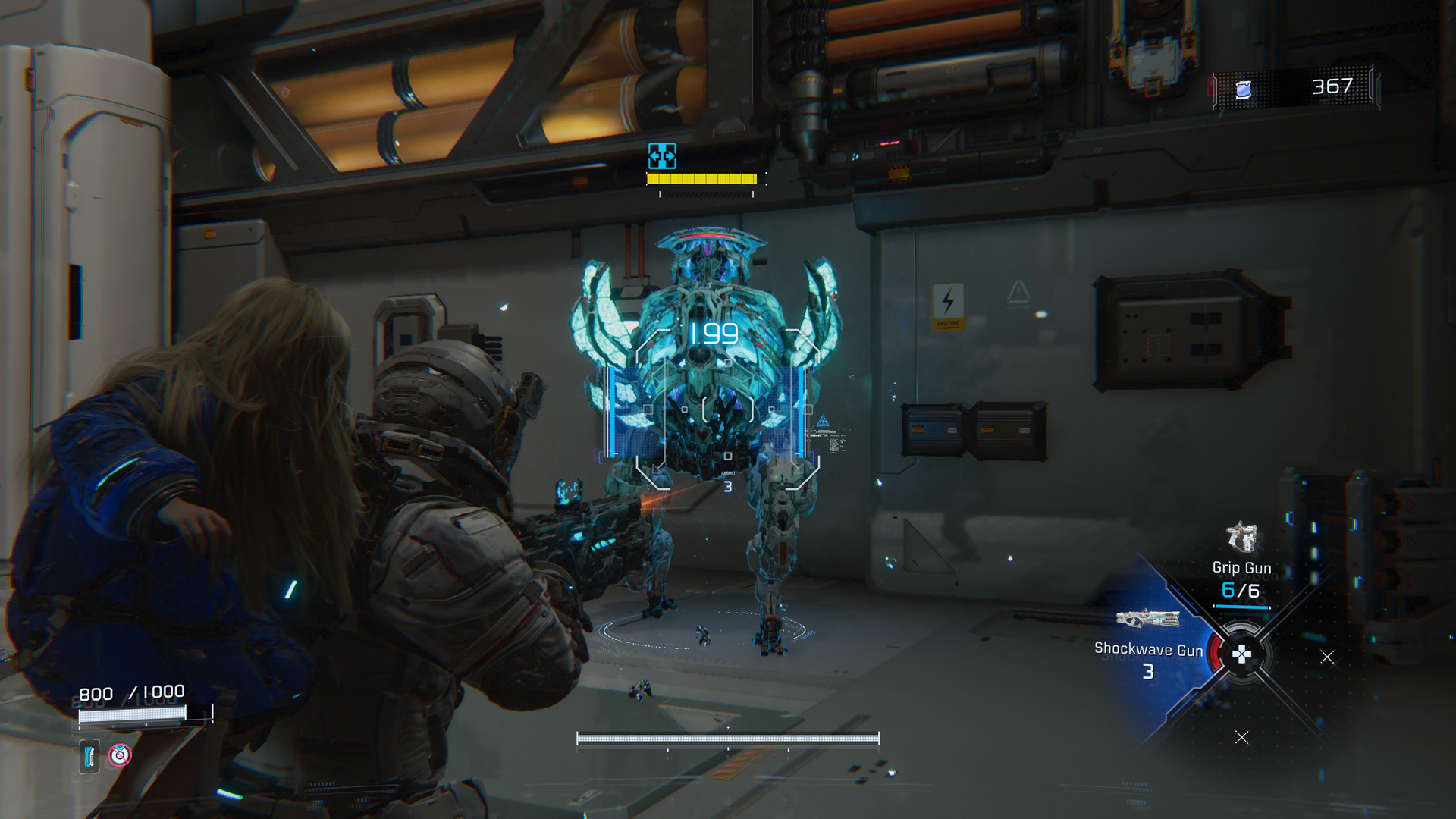The image size is (1456, 819).
Task: Click the blue repair cartridge item slot
Action: point(89,756)
